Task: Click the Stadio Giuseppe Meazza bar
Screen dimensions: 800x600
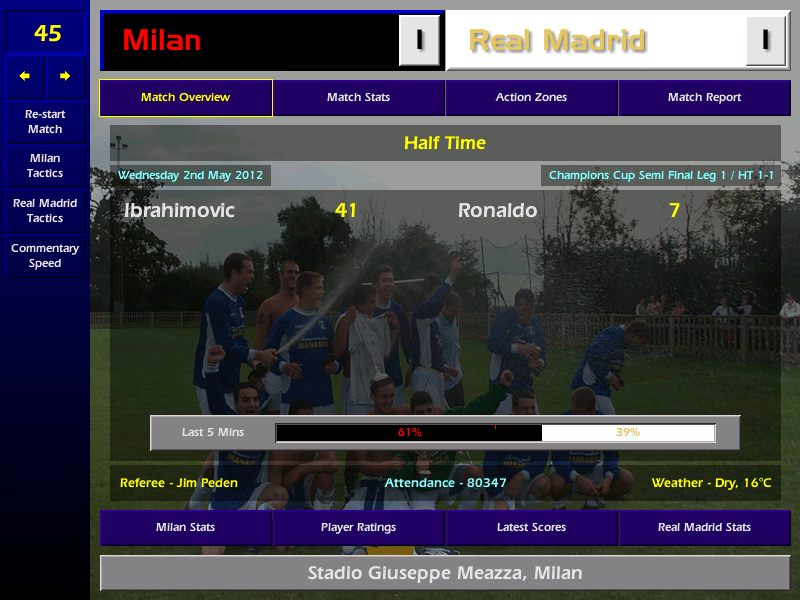Action: tap(444, 574)
